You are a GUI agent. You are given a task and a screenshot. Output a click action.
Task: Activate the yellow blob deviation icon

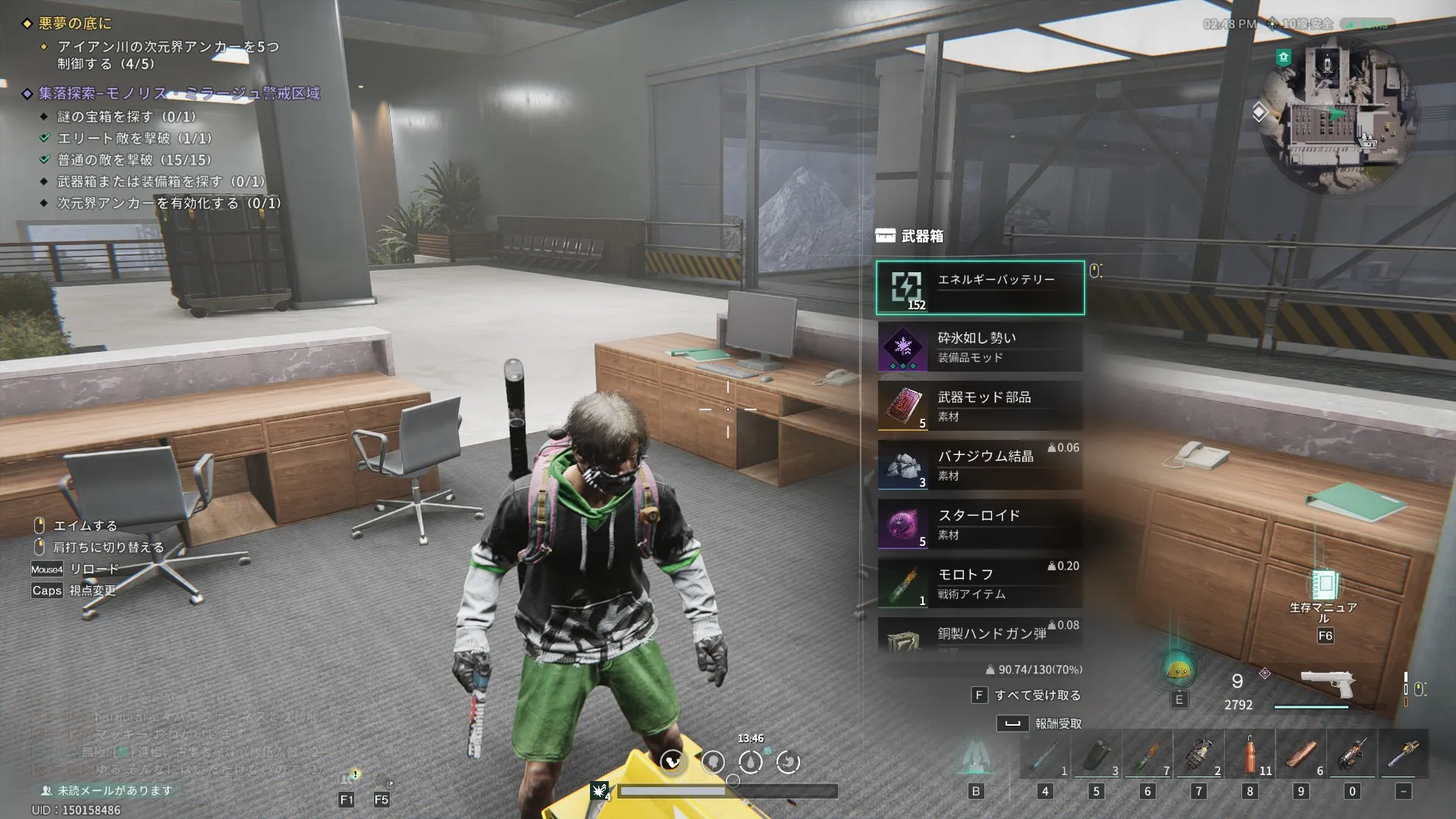point(1178,668)
